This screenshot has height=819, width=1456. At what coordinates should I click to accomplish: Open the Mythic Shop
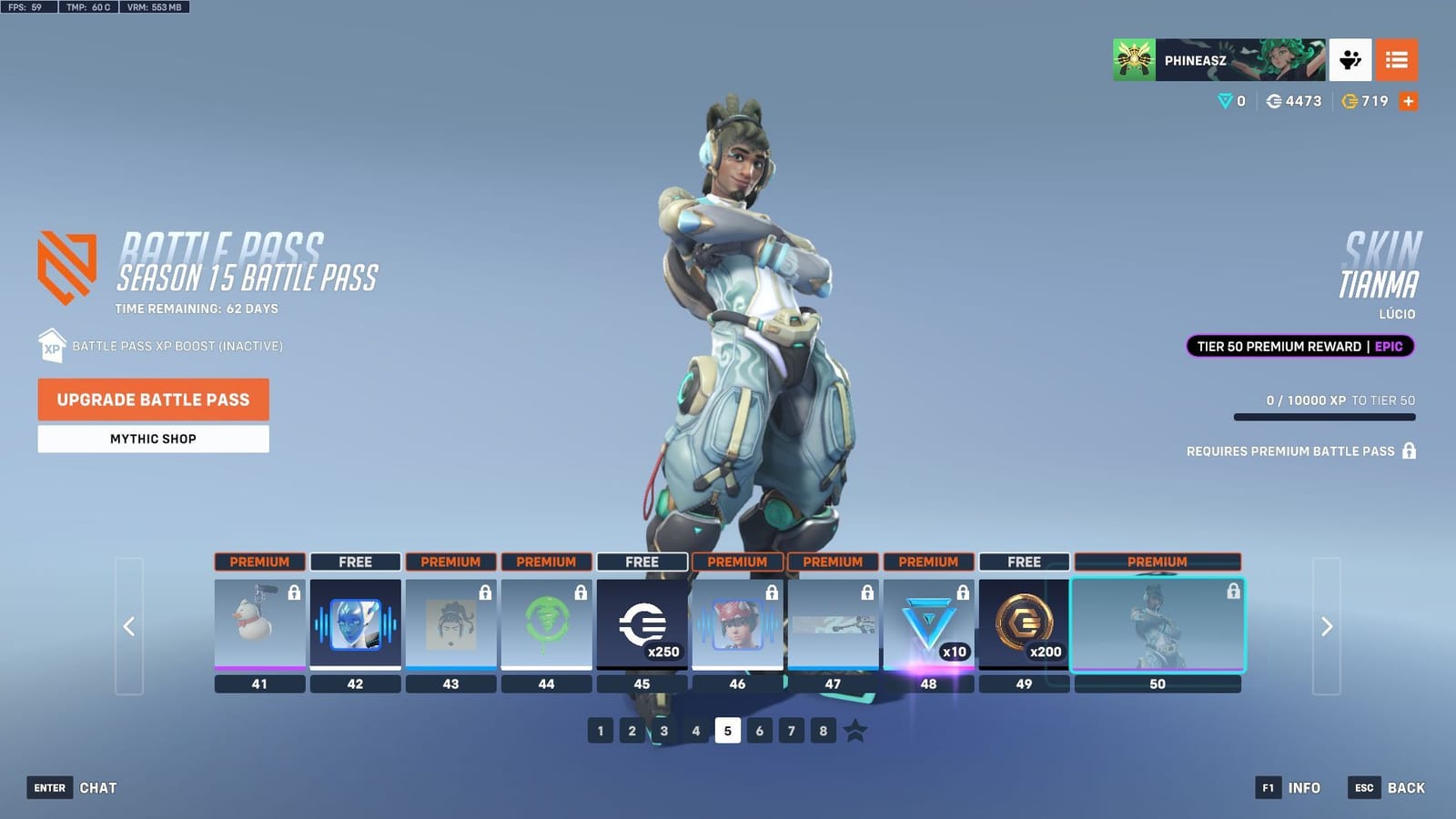[x=152, y=439]
